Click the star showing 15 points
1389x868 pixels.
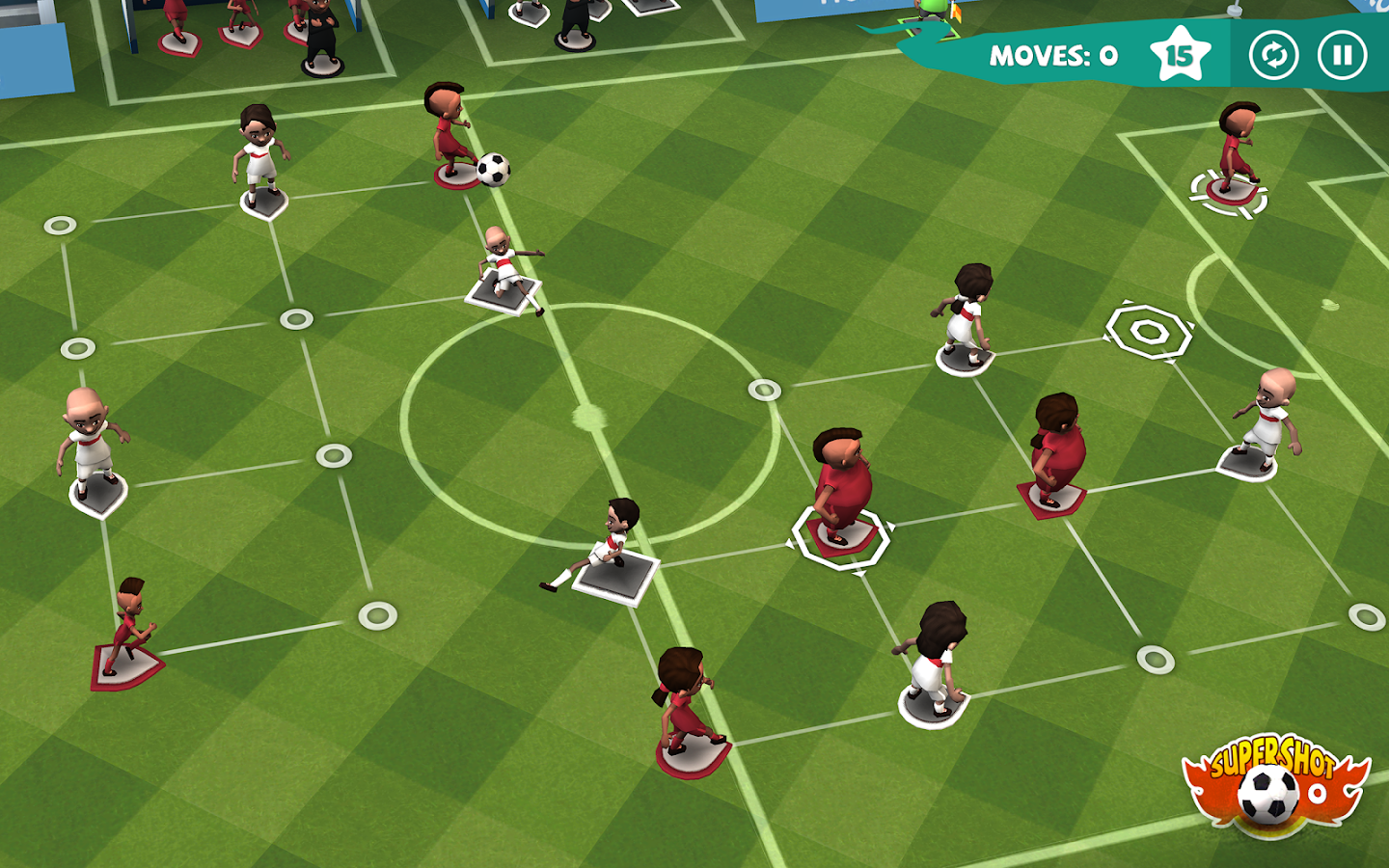click(x=1182, y=56)
